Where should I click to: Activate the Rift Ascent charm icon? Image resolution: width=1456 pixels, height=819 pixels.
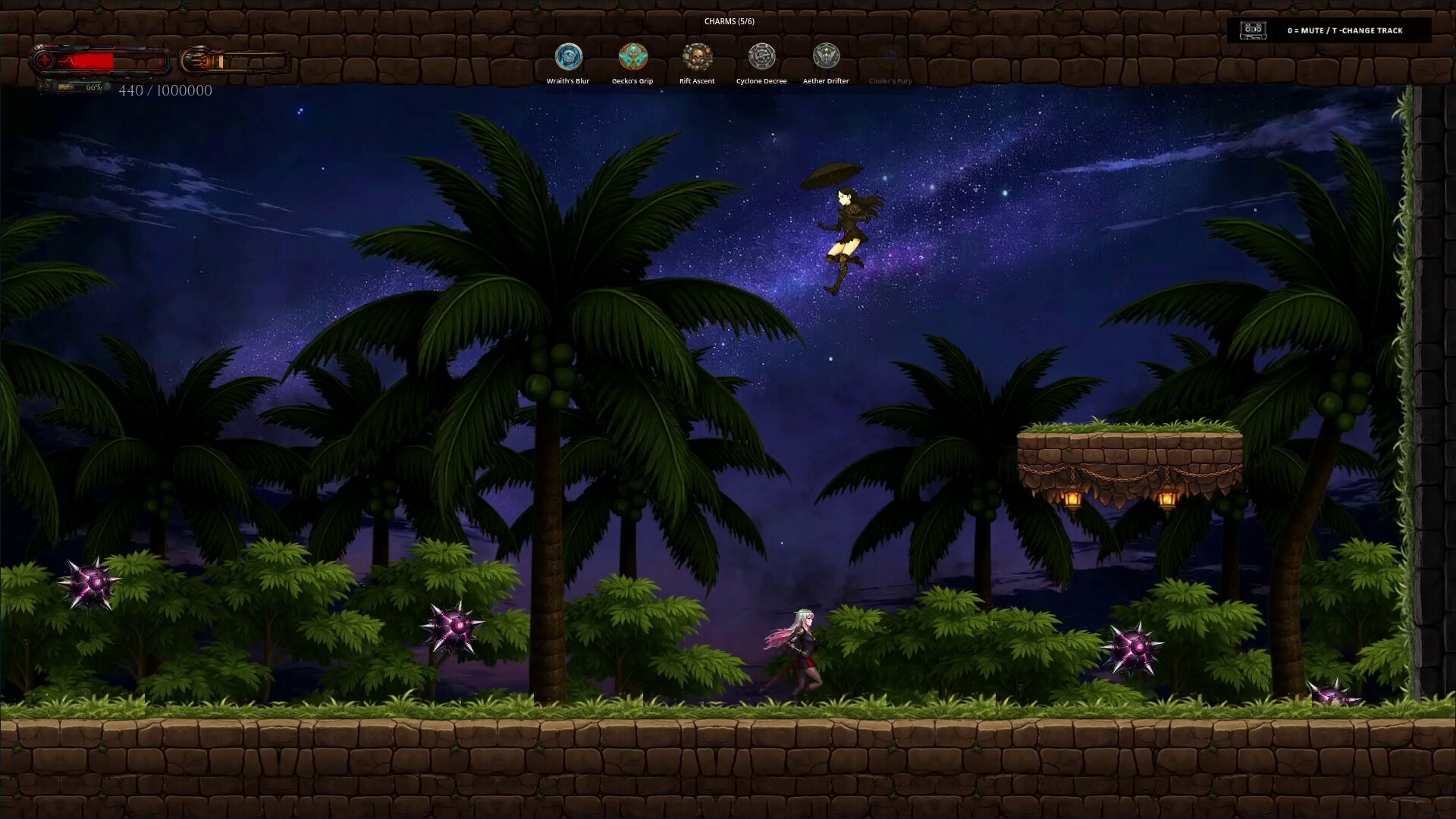pos(697,57)
